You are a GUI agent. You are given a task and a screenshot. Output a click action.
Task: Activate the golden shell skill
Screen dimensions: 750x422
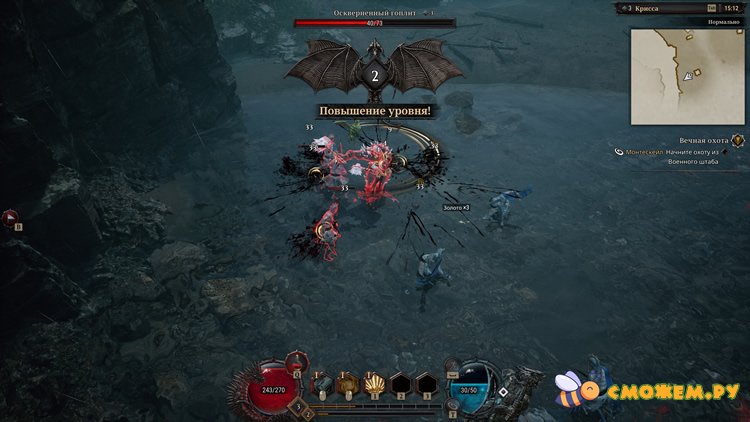372,382
